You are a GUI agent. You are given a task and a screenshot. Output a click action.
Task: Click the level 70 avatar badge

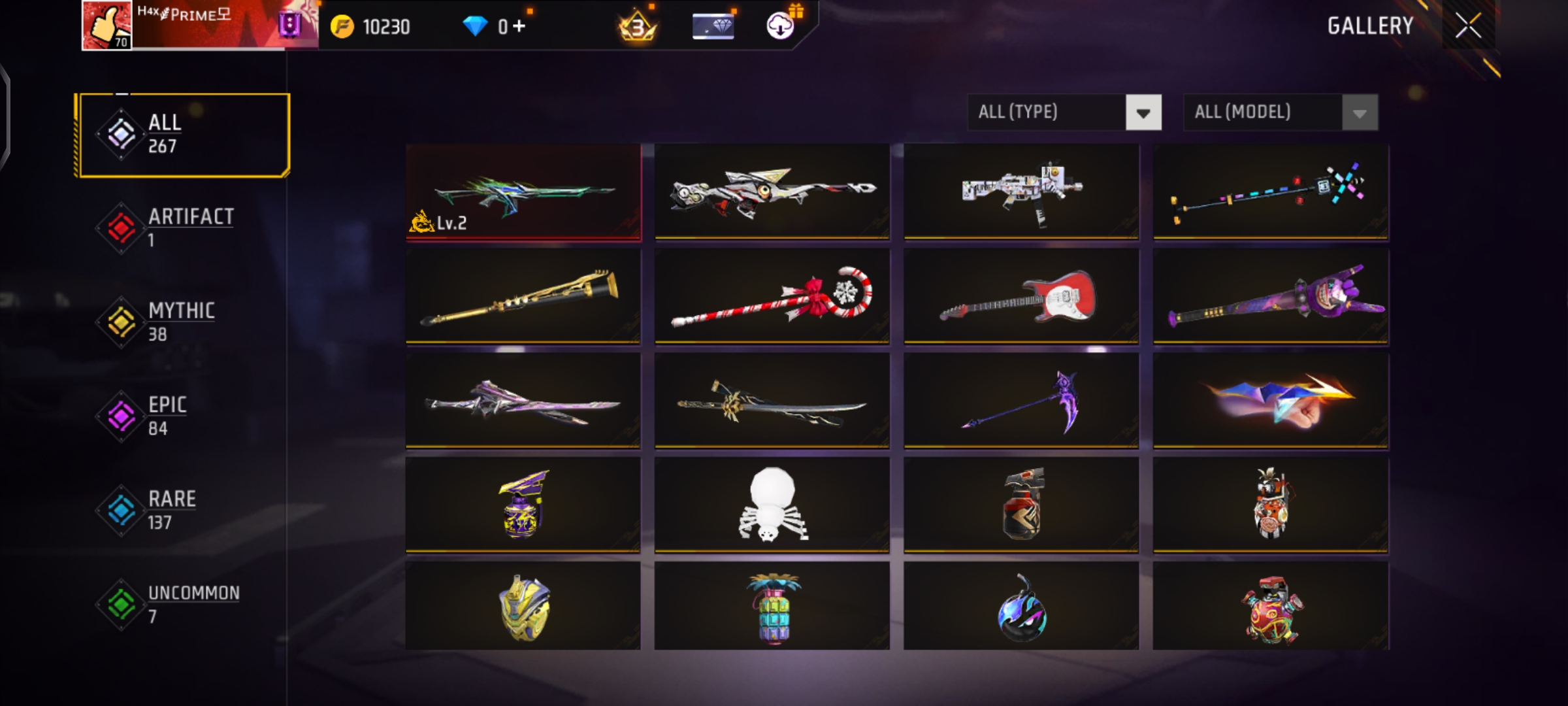(106, 26)
